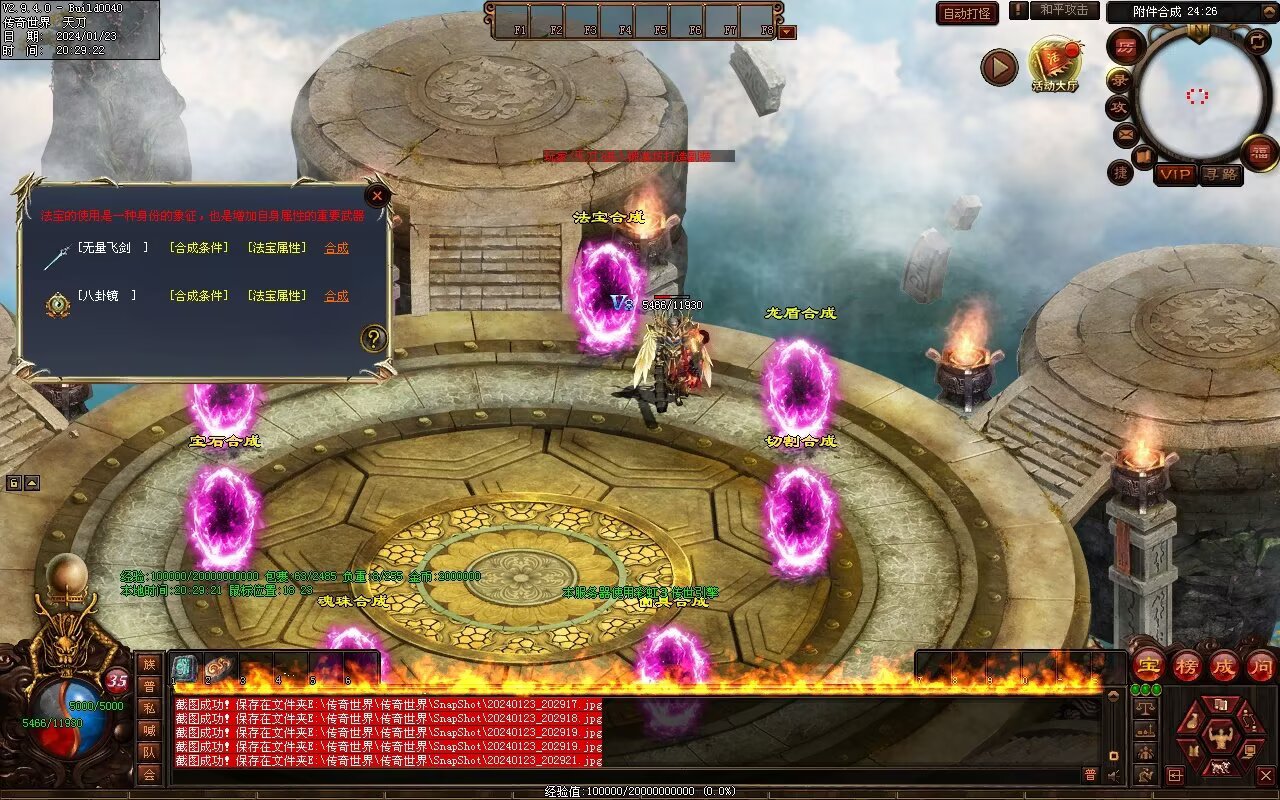Click 合成 link for 八卦镜
Image resolution: width=1280 pixels, height=800 pixels.
(336, 296)
